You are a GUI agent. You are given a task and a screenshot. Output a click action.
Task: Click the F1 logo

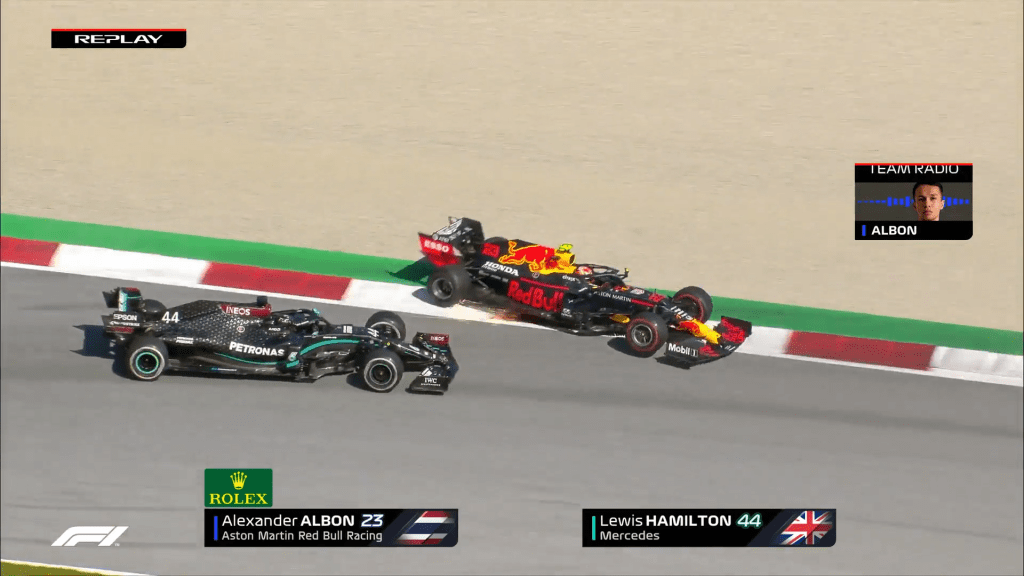pos(90,536)
